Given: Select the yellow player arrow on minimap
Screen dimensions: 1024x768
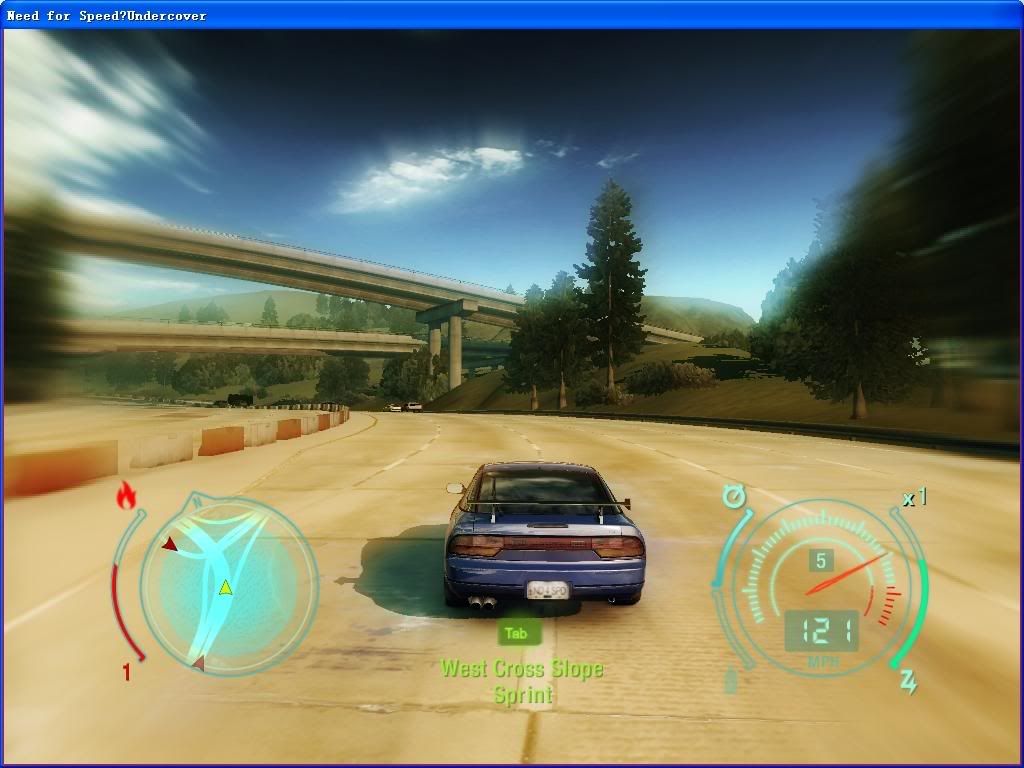Looking at the screenshot, I should pyautogui.click(x=225, y=587).
